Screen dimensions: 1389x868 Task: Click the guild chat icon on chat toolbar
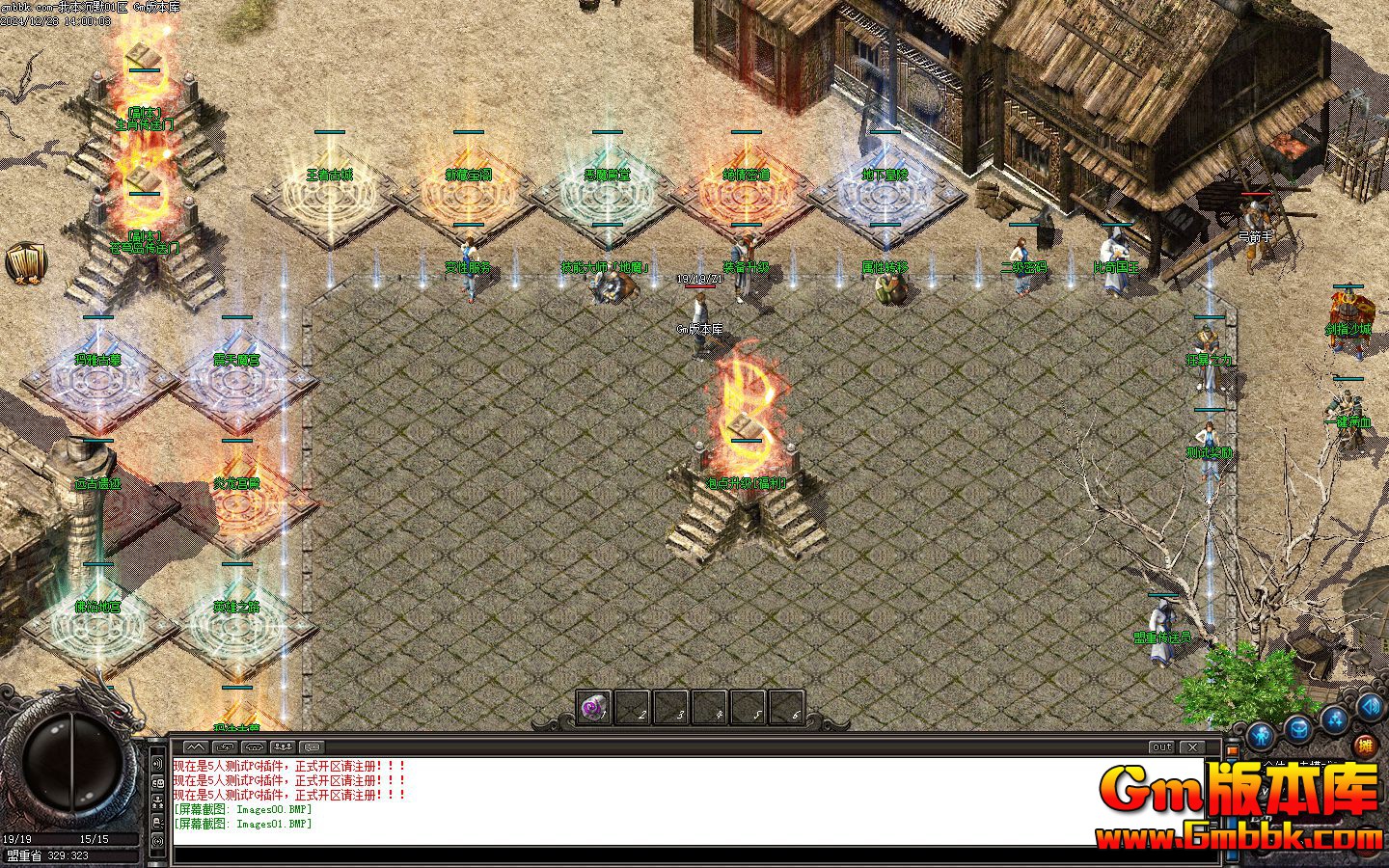point(312,746)
